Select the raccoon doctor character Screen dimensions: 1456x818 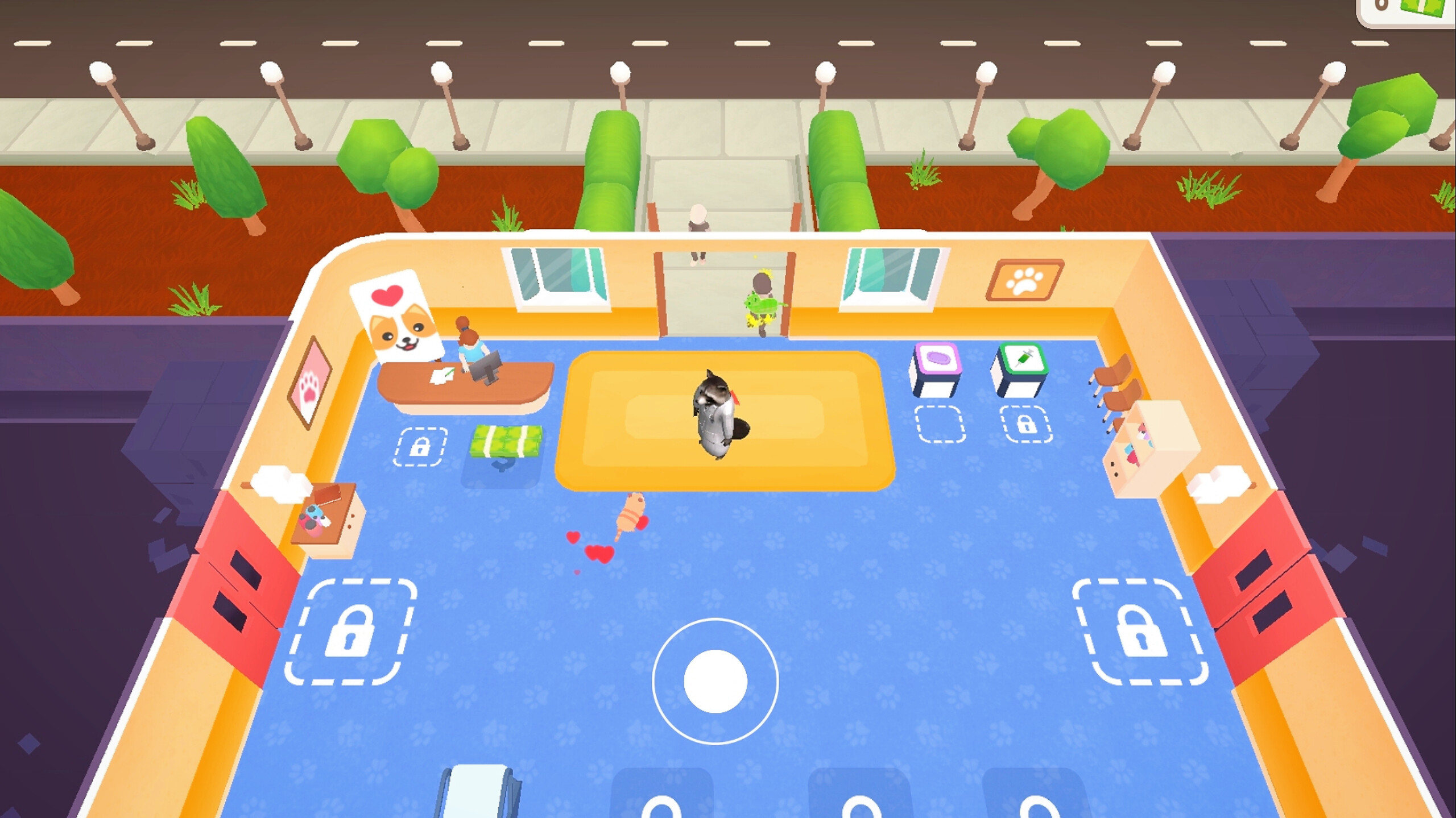pyautogui.click(x=715, y=414)
